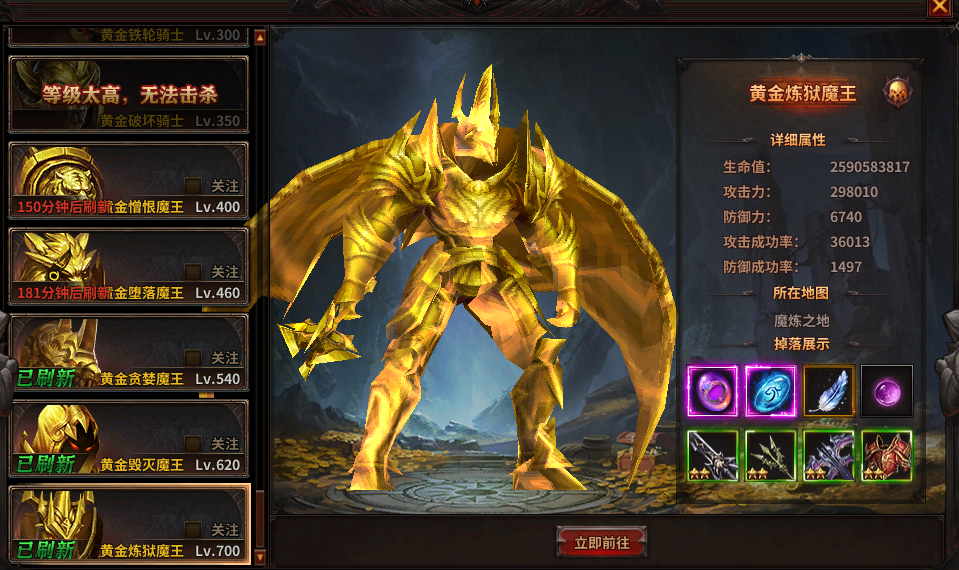Select the Lv.350 黄金破坏骑士 boss row
Viewport: 959px width, 570px height.
(x=128, y=95)
